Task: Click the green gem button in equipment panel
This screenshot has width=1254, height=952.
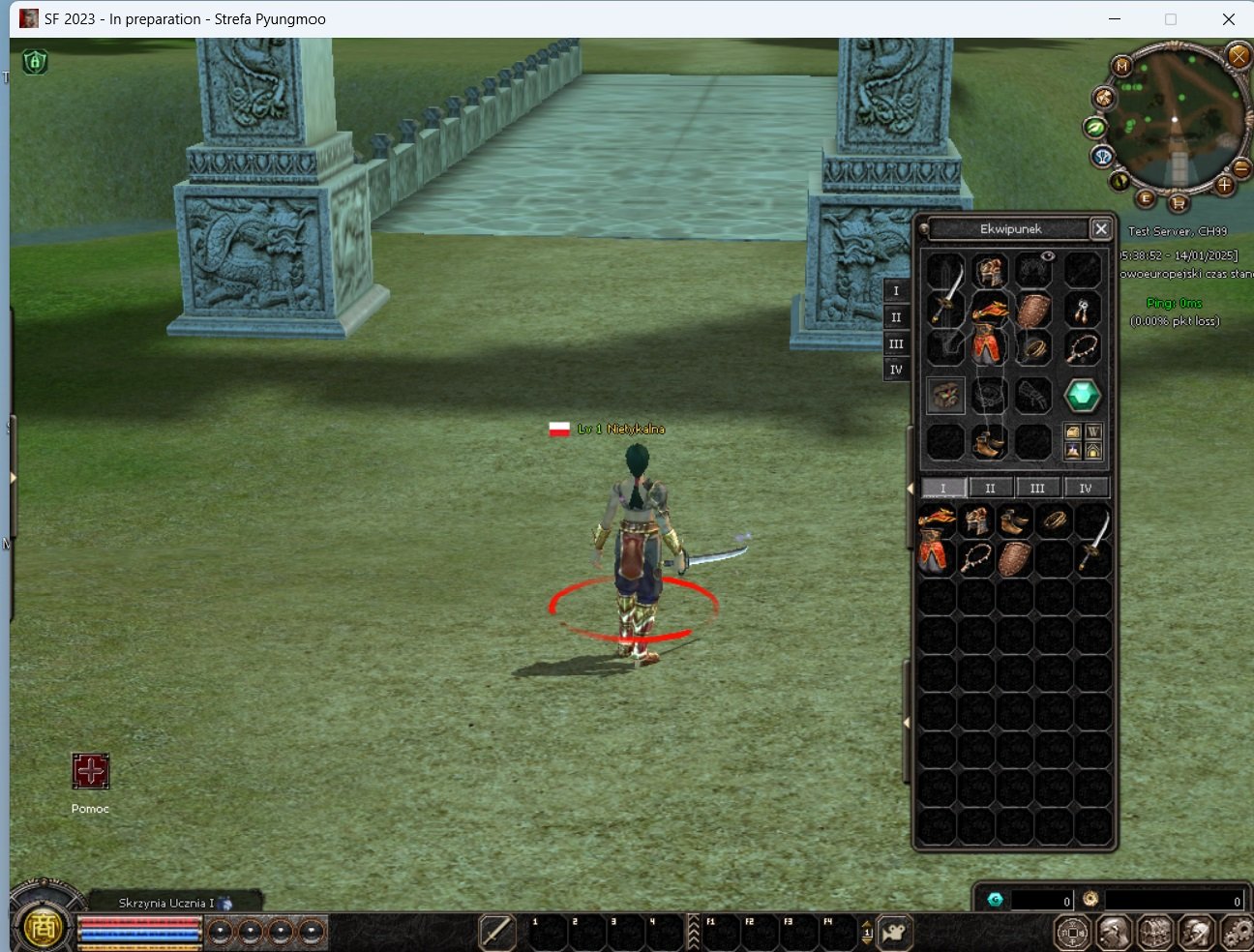Action: [1082, 395]
